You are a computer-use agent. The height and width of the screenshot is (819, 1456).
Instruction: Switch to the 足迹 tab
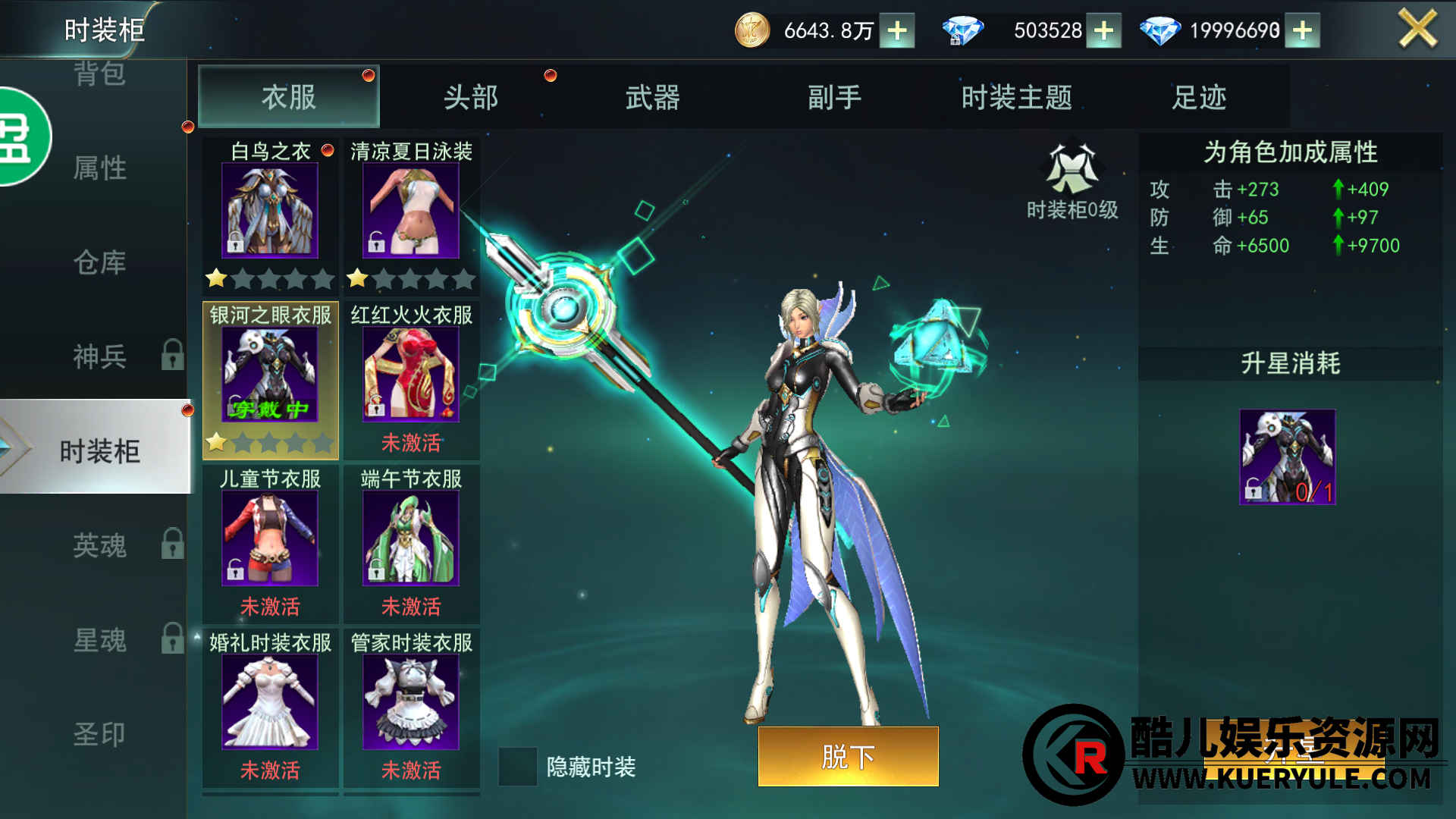pos(1198,97)
